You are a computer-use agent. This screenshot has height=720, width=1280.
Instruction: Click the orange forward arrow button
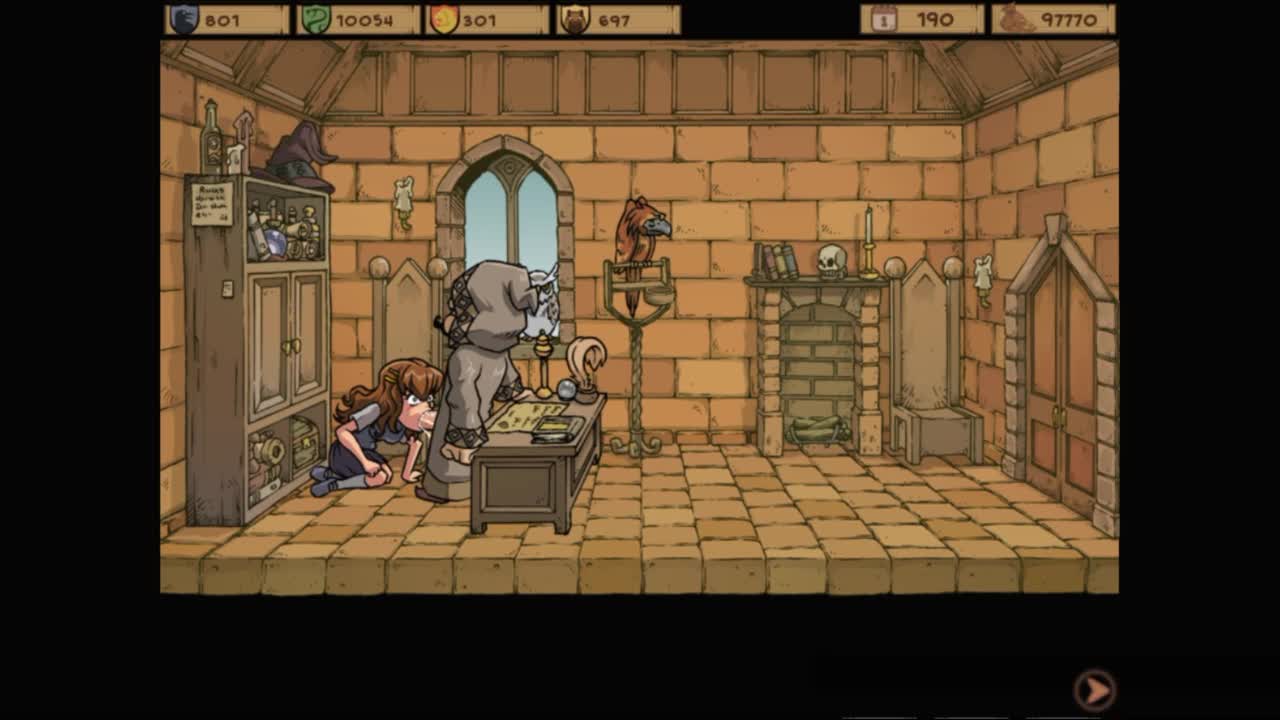tap(1095, 689)
